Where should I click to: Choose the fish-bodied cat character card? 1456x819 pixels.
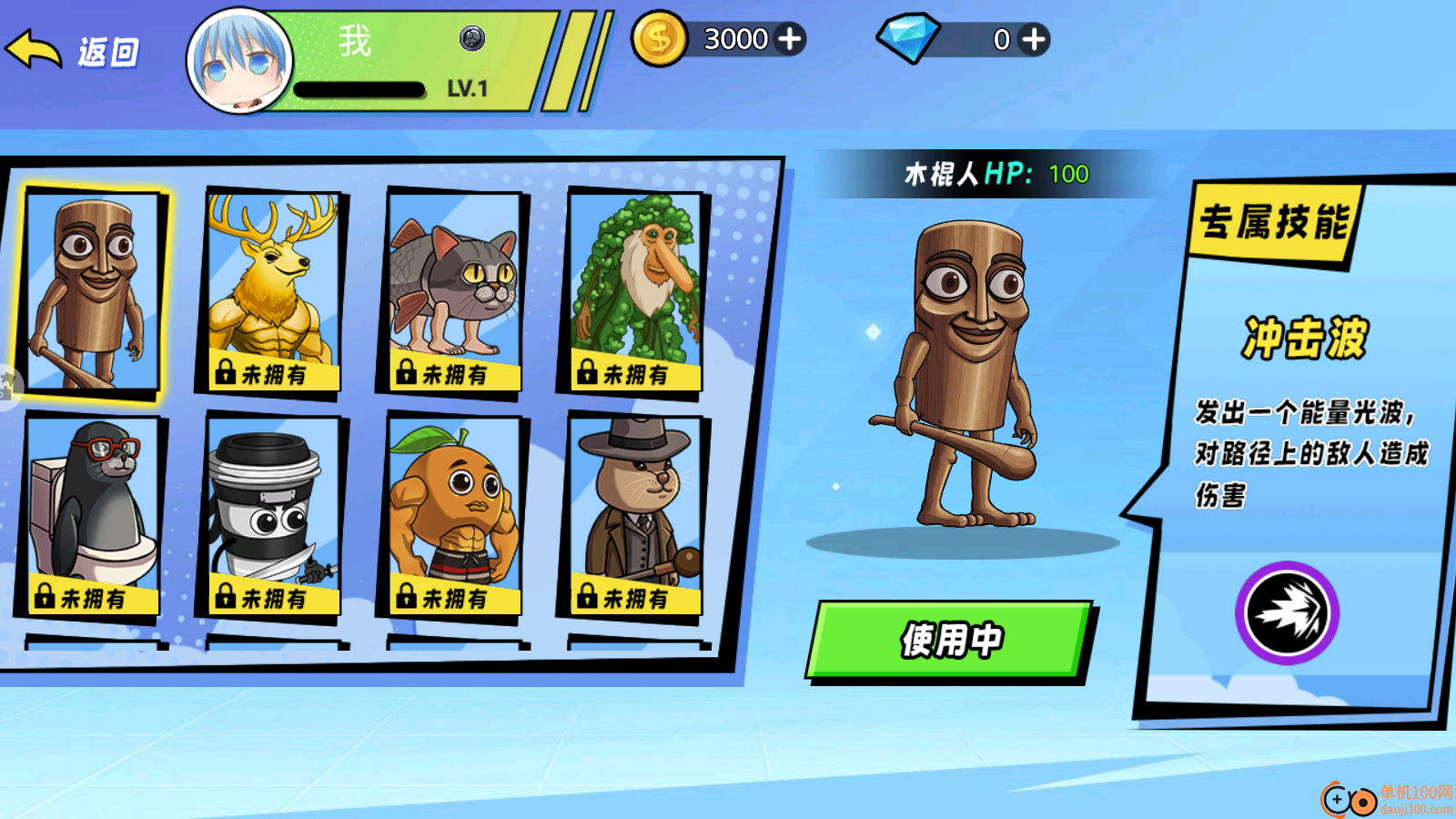point(453,291)
